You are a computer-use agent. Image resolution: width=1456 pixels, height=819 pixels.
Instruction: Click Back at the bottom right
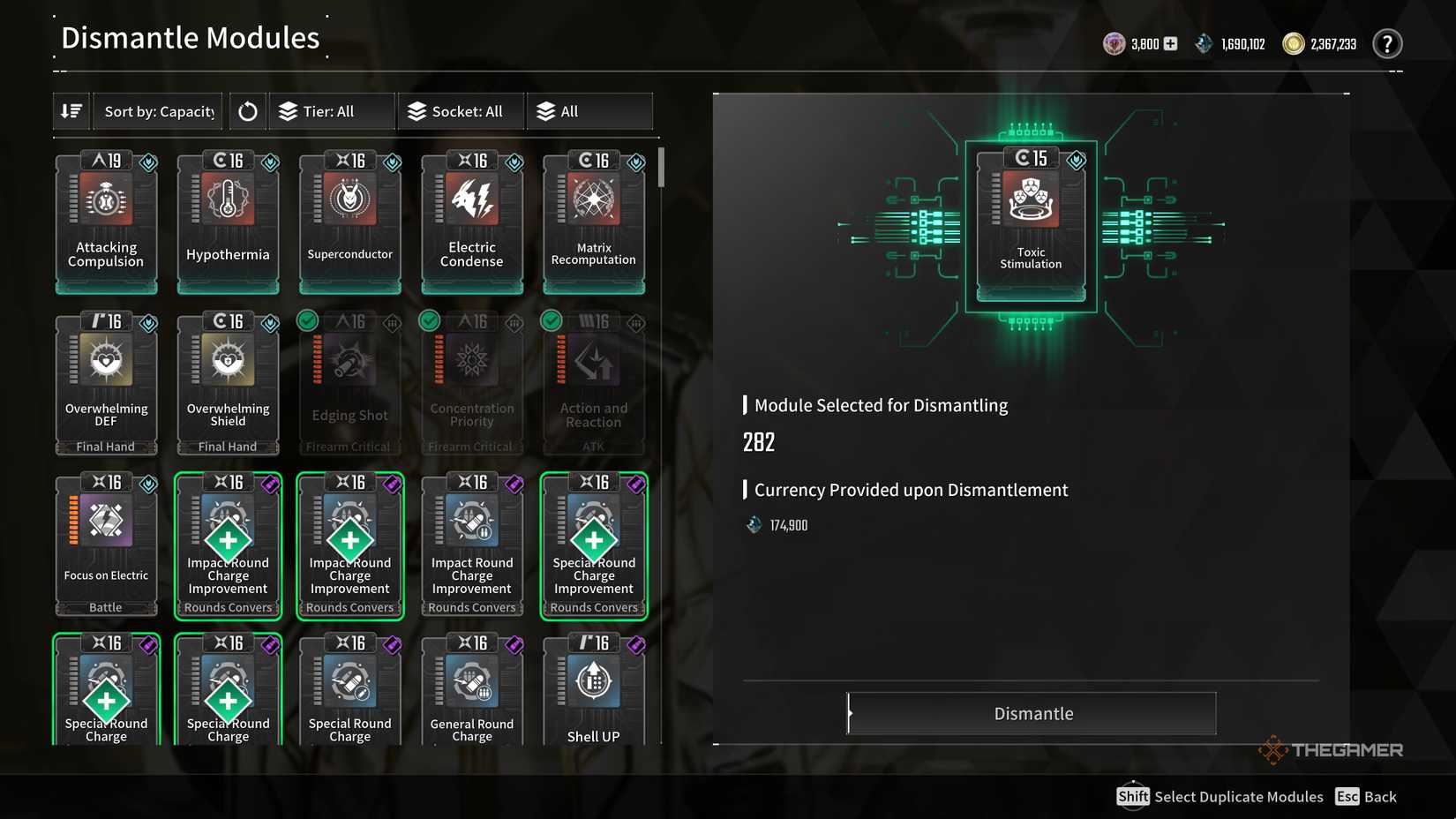tap(1365, 796)
